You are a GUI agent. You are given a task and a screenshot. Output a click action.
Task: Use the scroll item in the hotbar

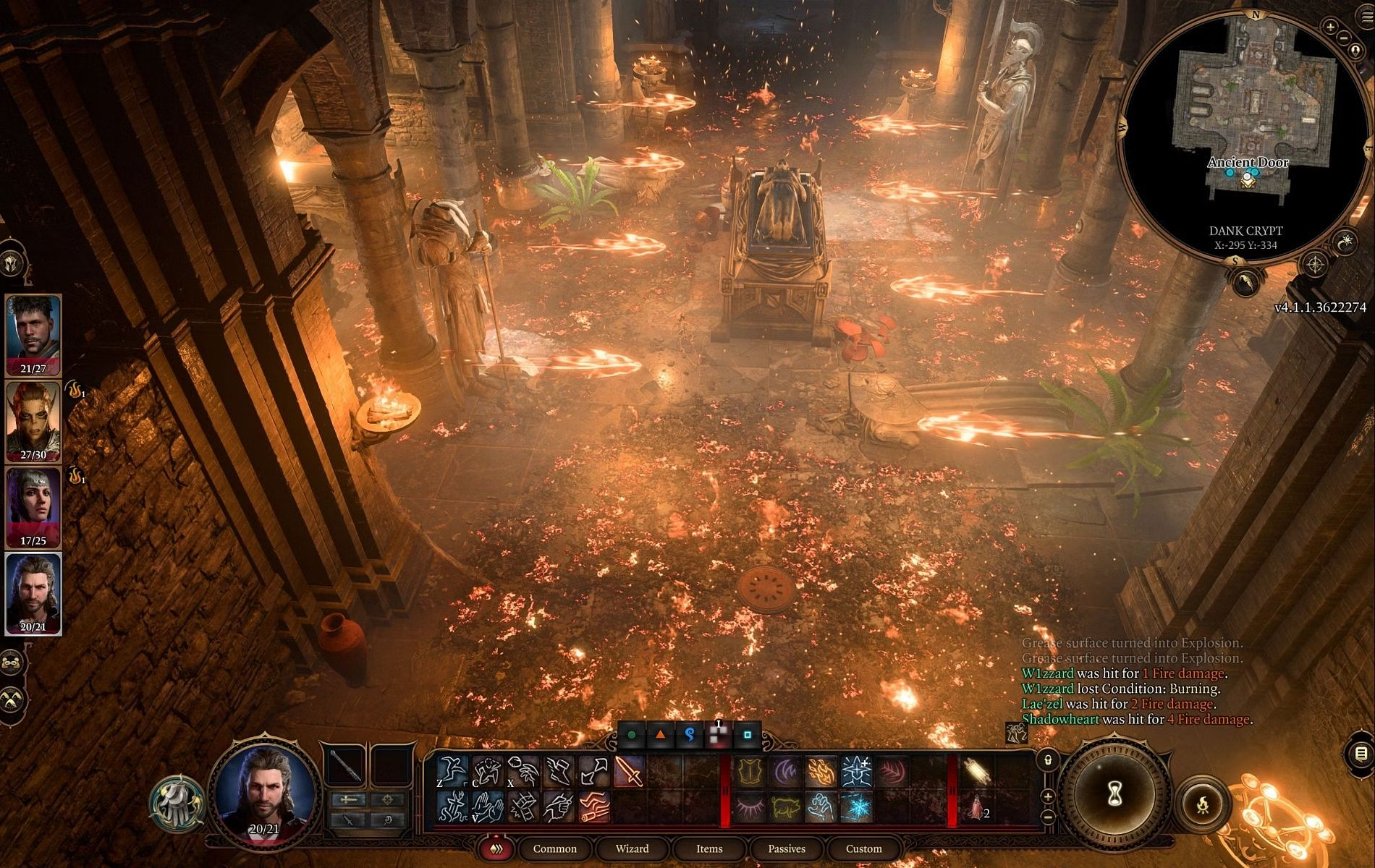pos(976,772)
